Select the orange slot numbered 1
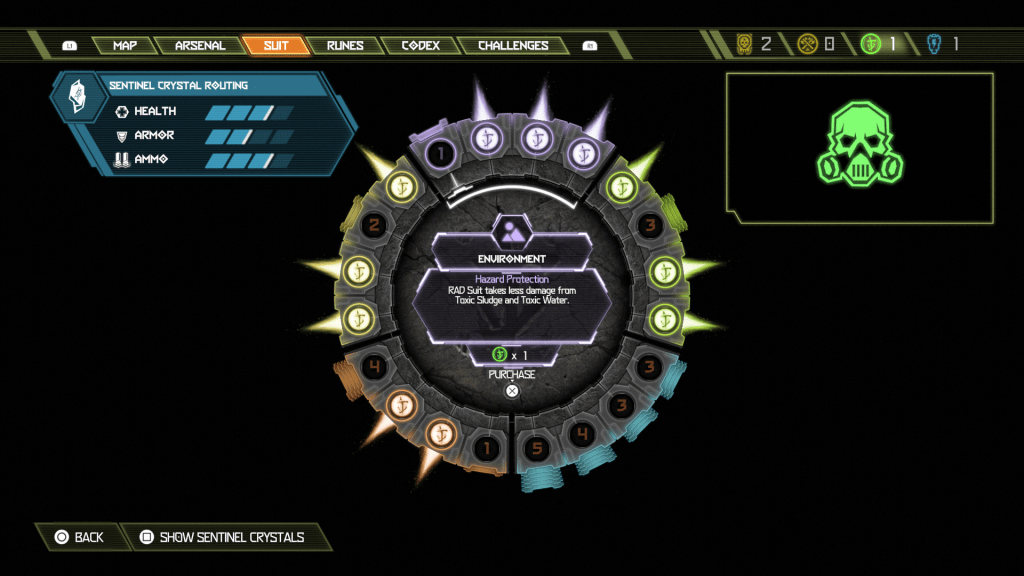 point(487,448)
